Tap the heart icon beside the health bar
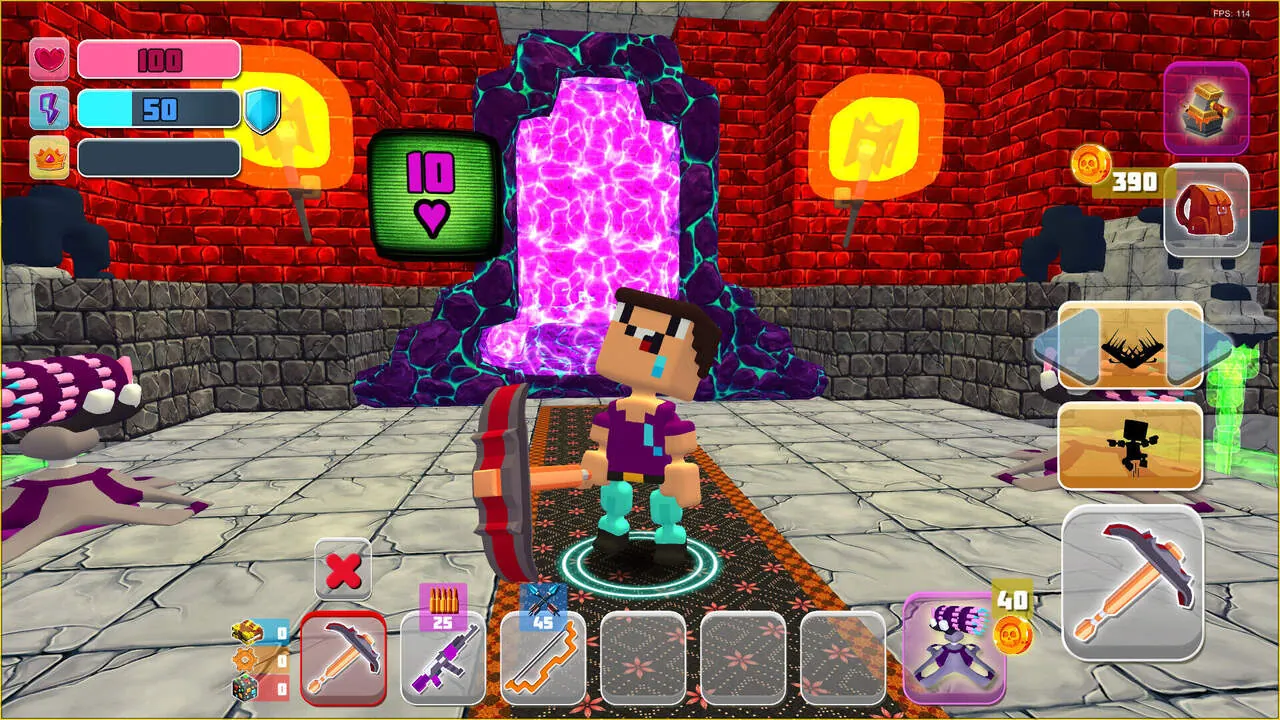 pyautogui.click(x=49, y=60)
